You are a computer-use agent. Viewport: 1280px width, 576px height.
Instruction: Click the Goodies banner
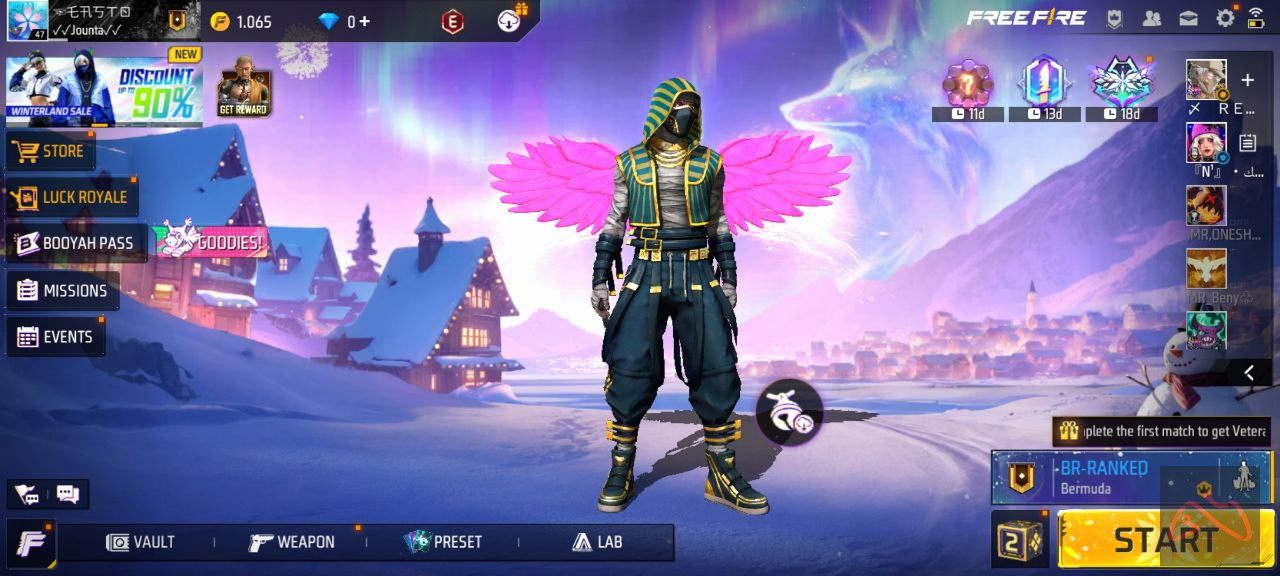click(x=210, y=242)
